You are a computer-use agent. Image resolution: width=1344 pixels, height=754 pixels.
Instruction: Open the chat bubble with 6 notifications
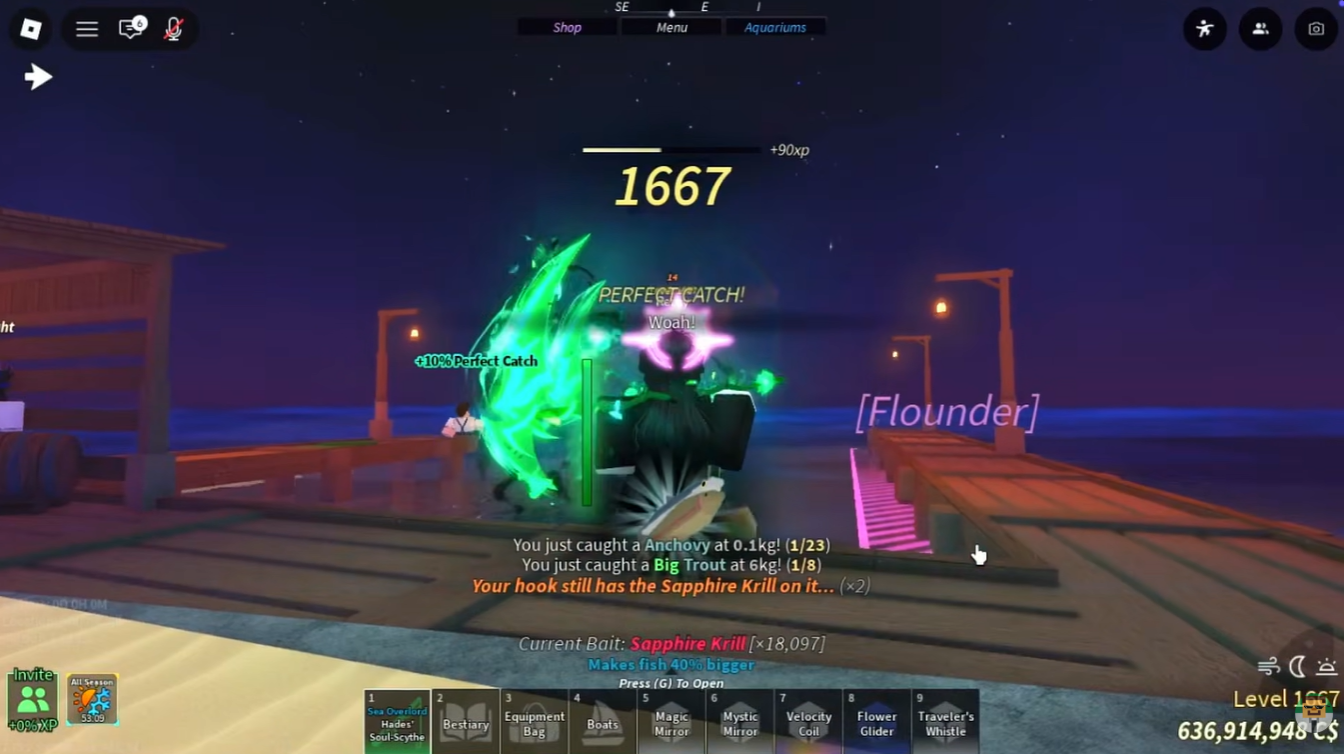[x=130, y=29]
